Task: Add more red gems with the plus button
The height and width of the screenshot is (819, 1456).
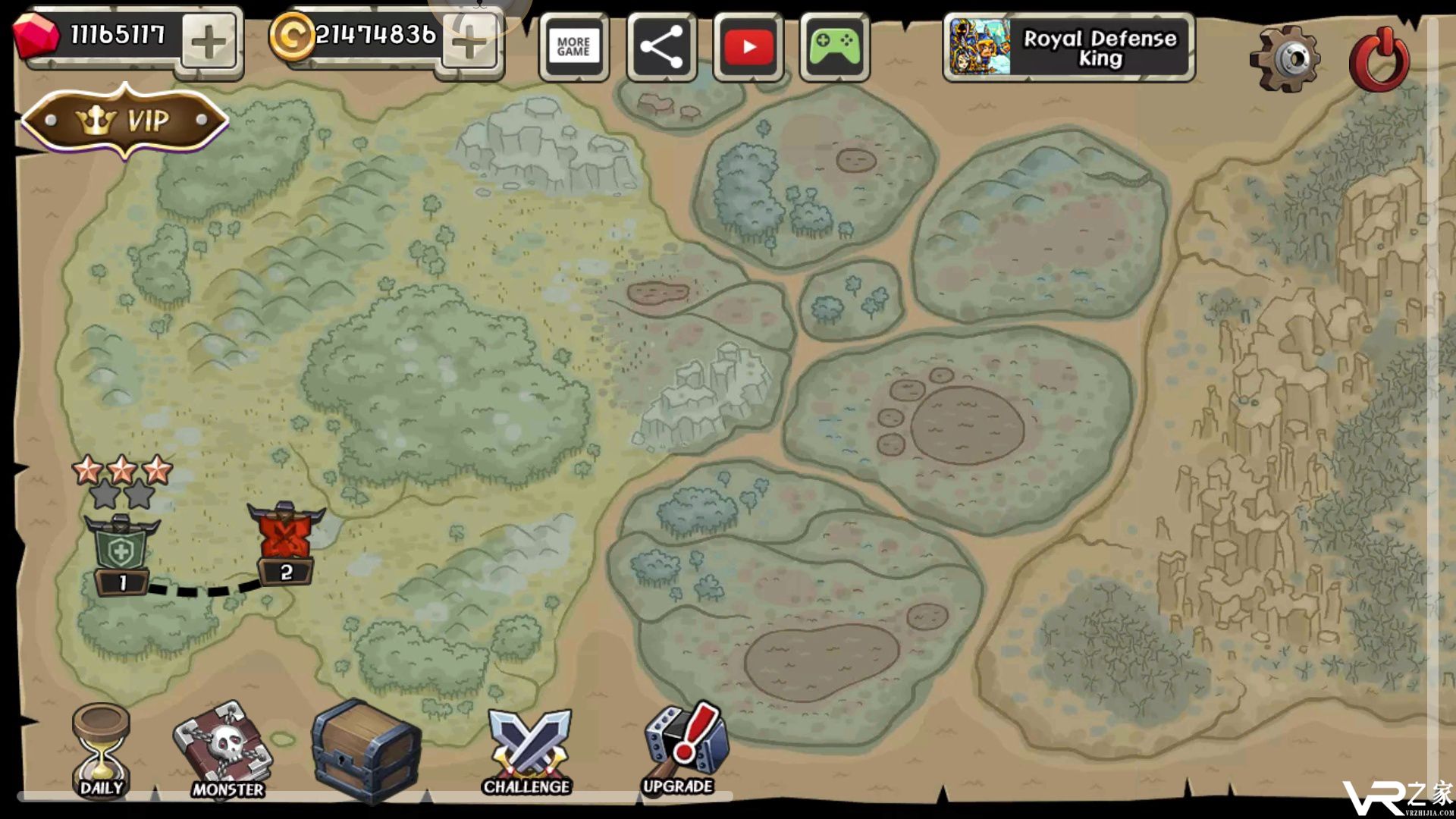Action: click(x=209, y=44)
